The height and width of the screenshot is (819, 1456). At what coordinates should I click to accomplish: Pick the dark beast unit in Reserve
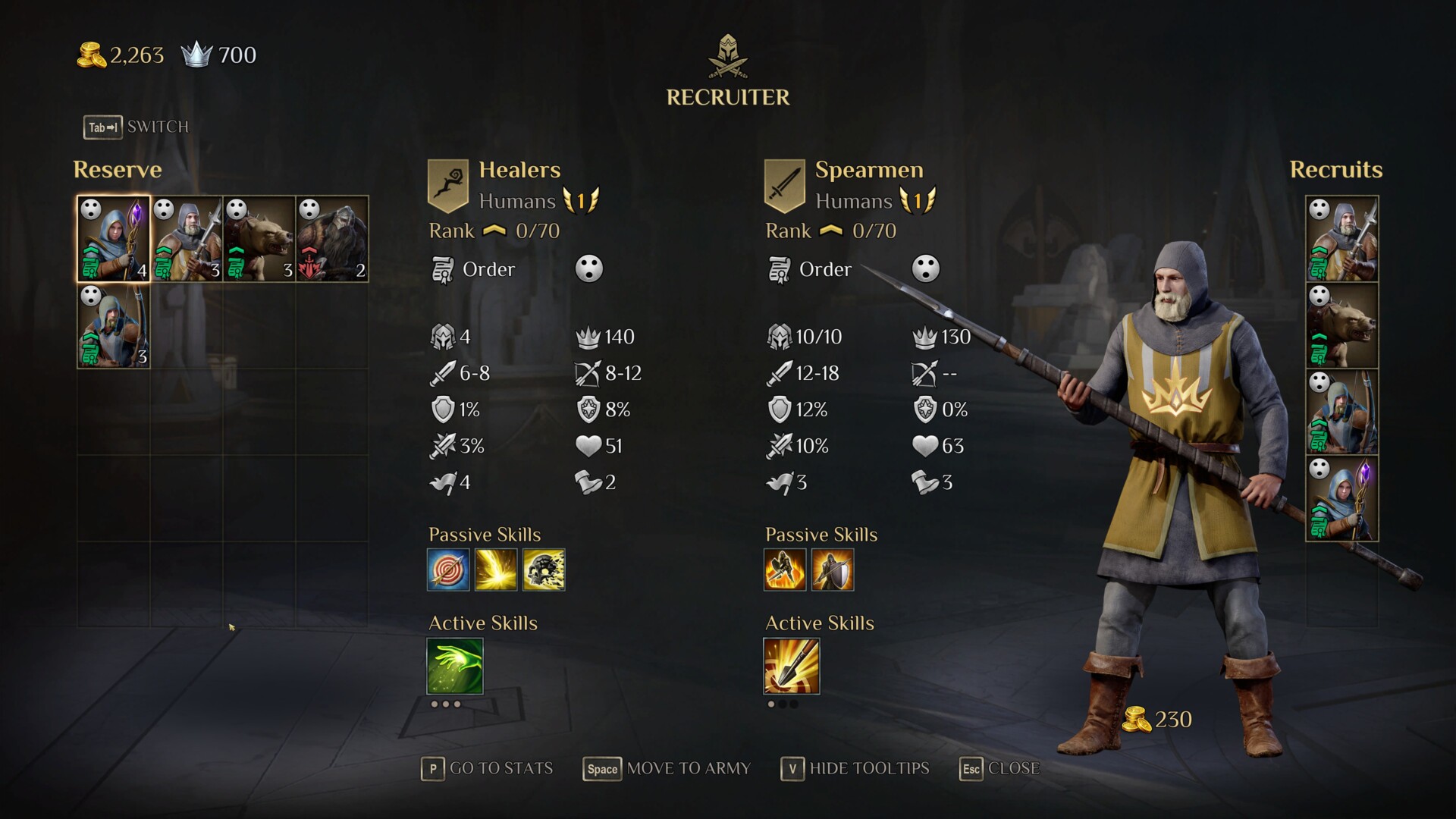(332, 239)
